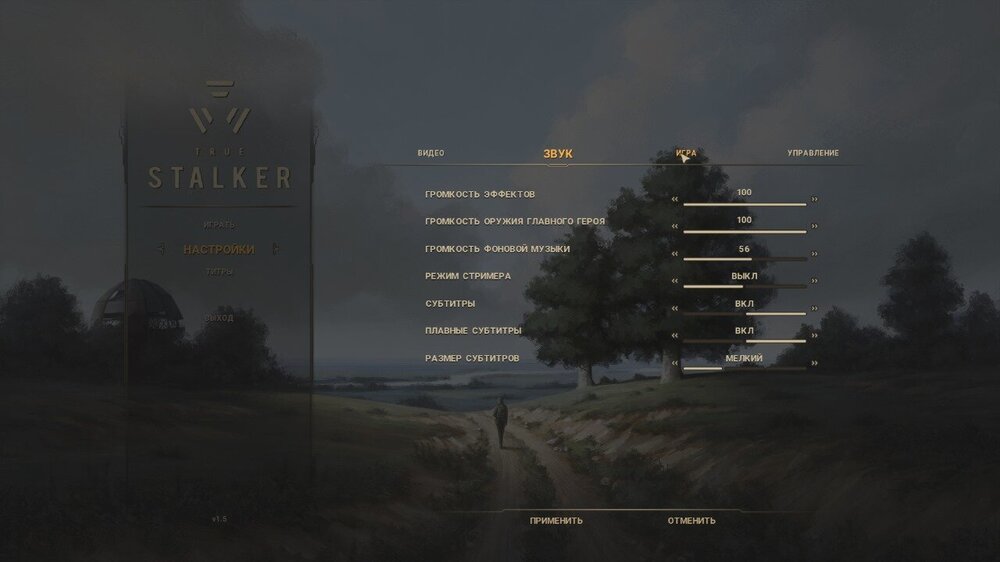The width and height of the screenshot is (1000, 562).
Task: Open the ИГРА settings tab
Action: (x=686, y=154)
